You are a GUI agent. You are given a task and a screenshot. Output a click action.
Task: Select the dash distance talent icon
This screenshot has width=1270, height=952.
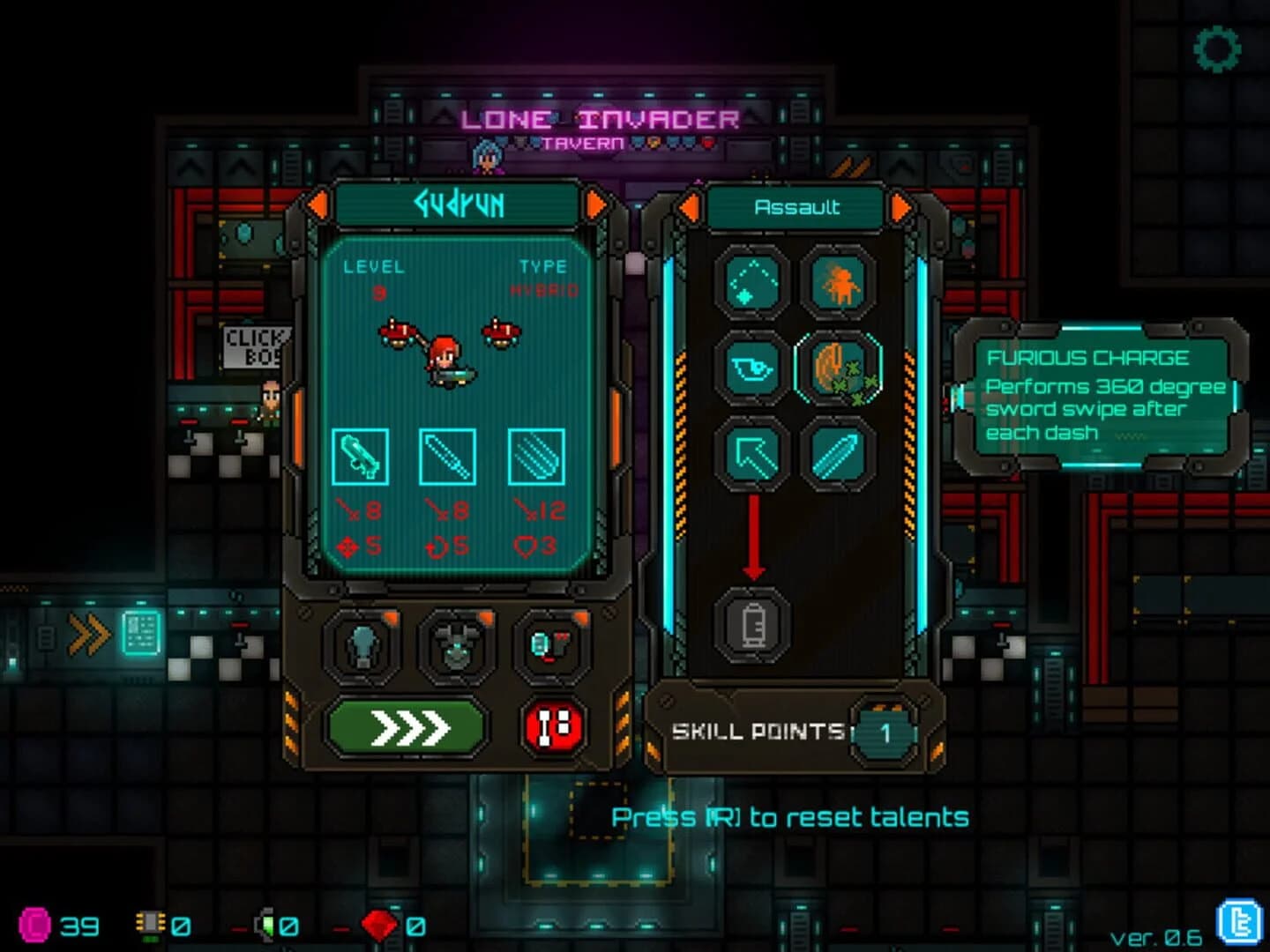753,284
